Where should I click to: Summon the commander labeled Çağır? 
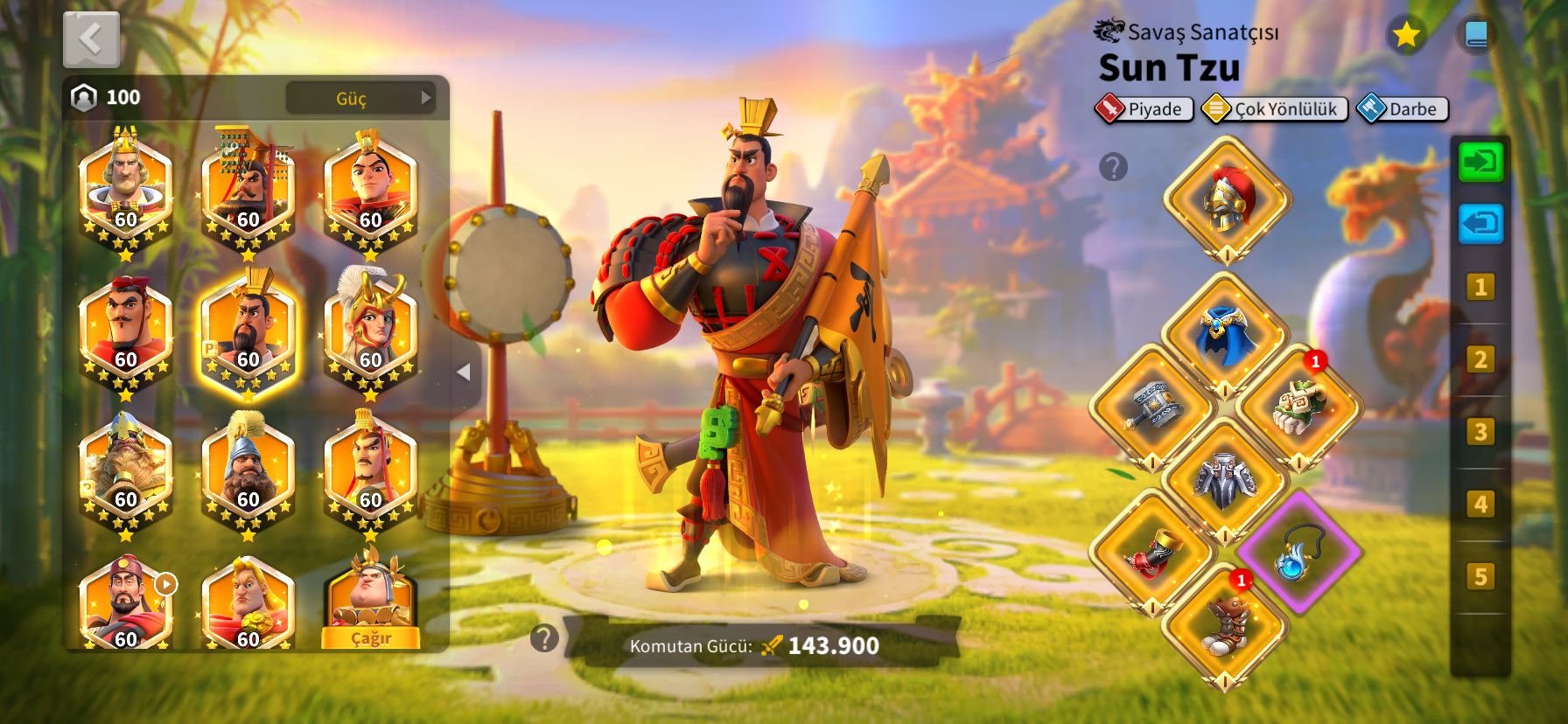click(x=370, y=637)
